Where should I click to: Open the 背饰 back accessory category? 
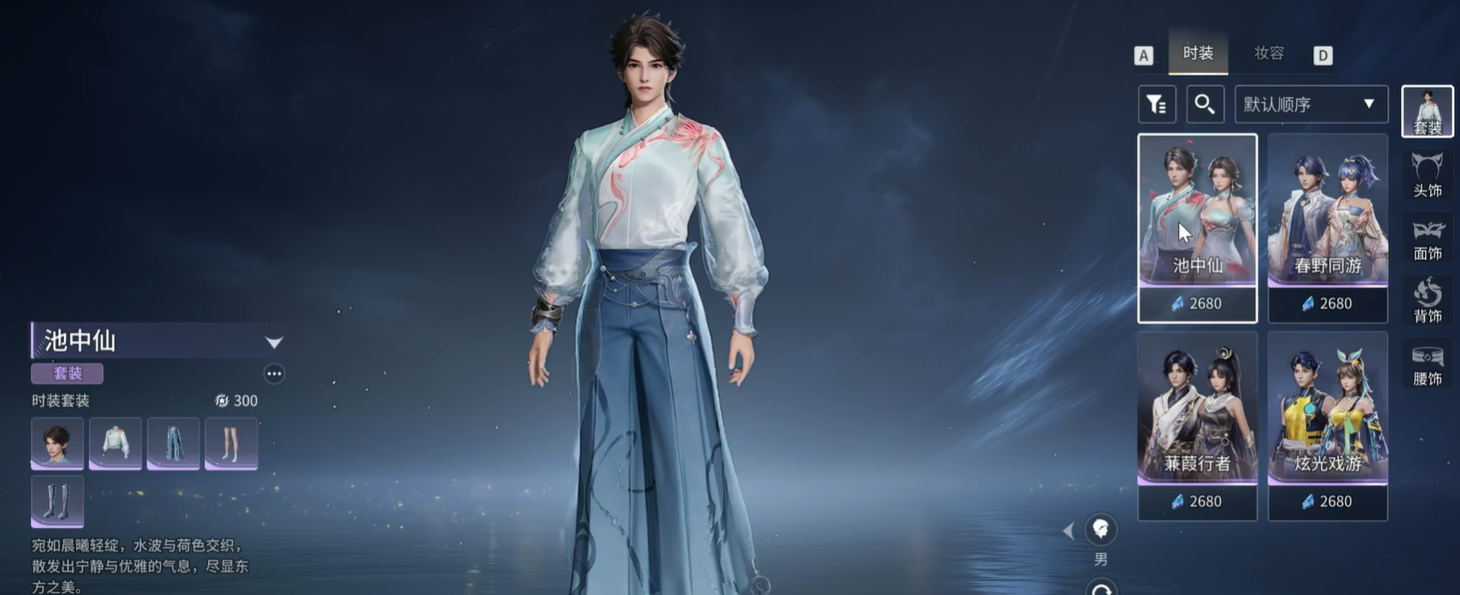click(1427, 300)
